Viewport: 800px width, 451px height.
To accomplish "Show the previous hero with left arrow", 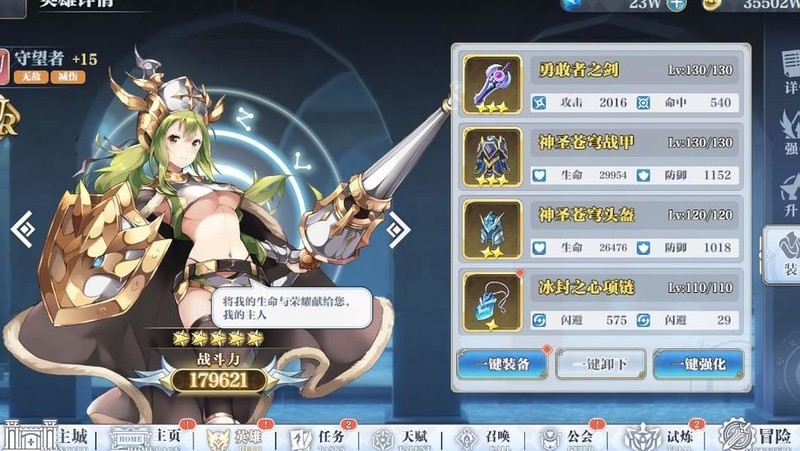I will [22, 230].
